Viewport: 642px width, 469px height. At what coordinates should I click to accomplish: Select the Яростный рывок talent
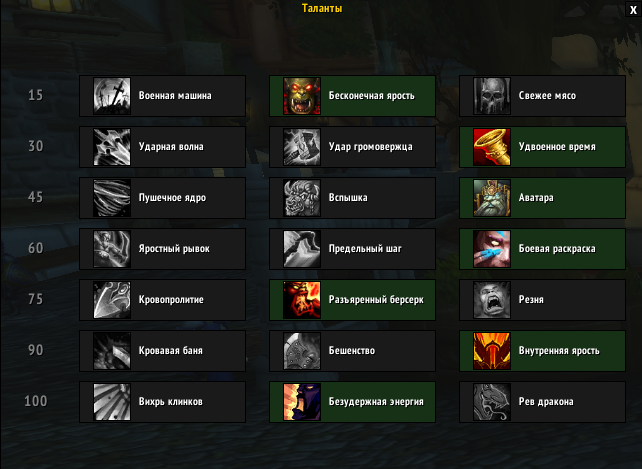point(163,249)
